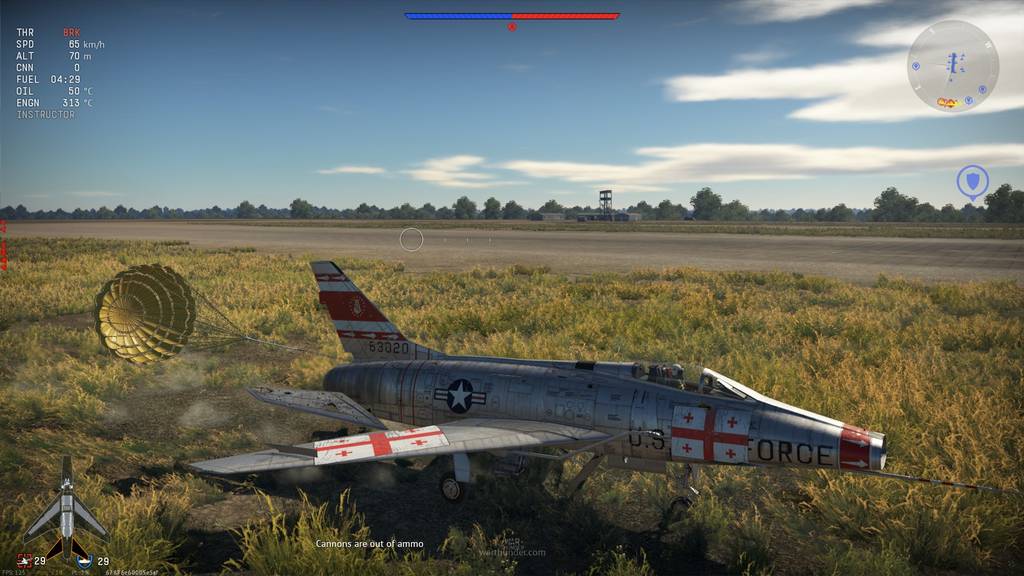Screen dimensions: 1024x576
Task: Select the red aircraft team icon
Action: [25, 561]
